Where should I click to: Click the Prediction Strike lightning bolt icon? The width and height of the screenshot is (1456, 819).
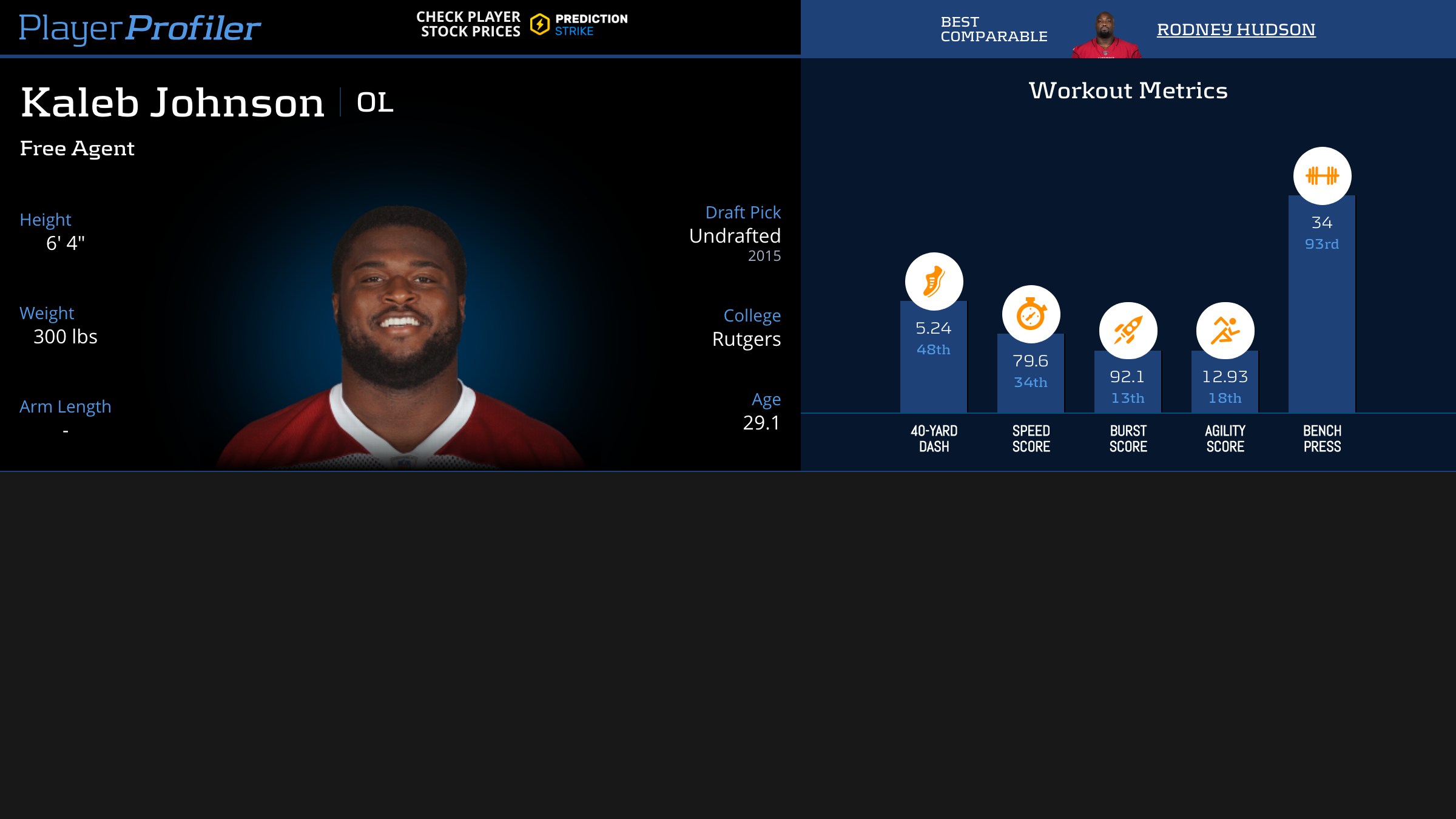coord(539,24)
